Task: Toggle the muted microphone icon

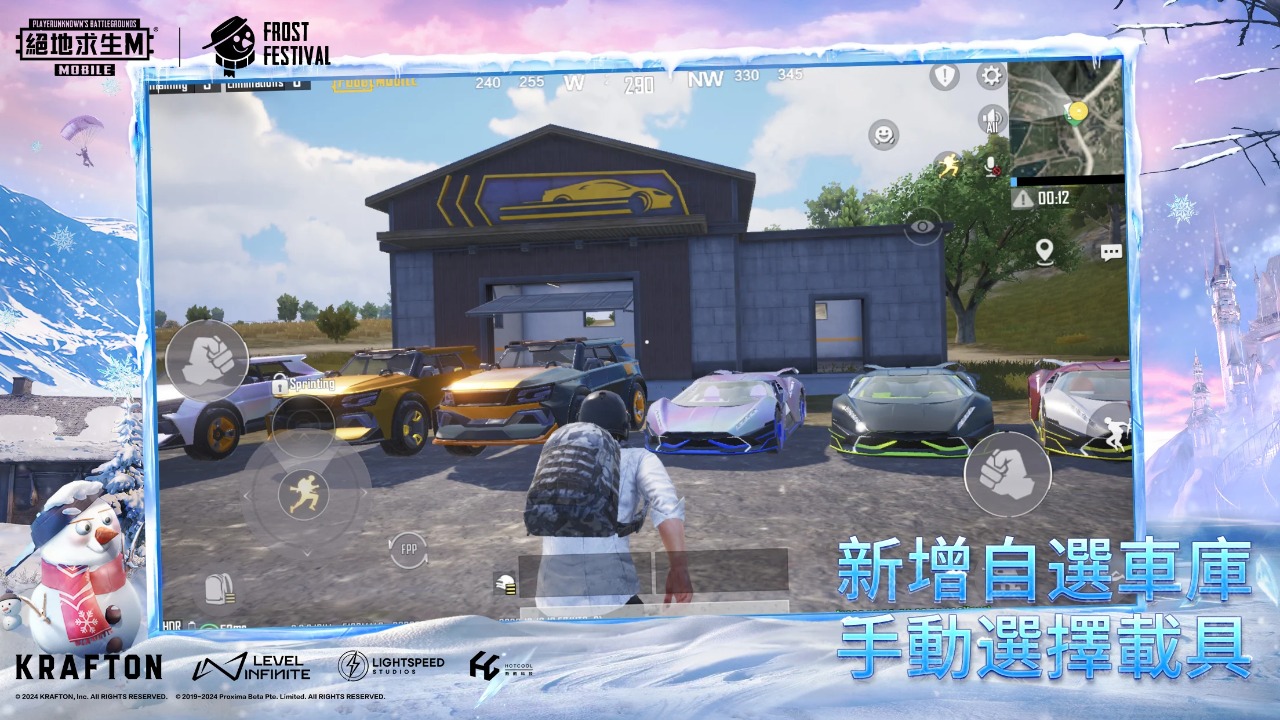Action: [x=992, y=166]
